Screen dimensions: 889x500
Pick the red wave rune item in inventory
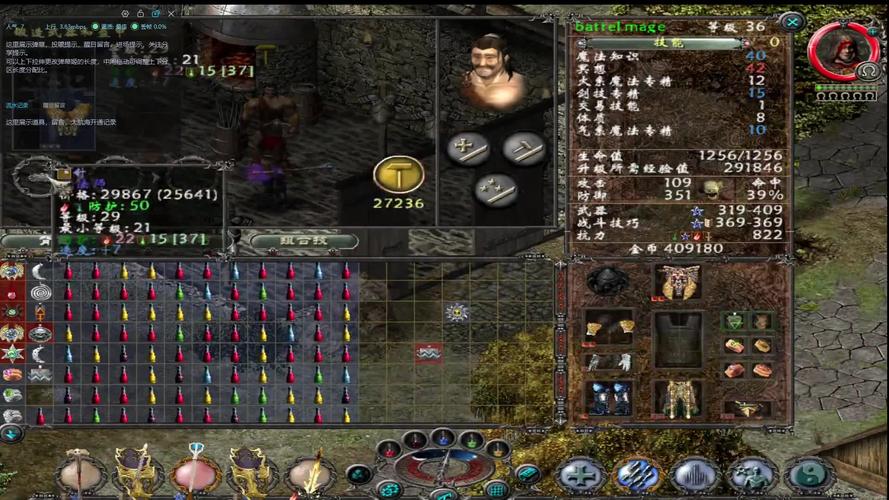pyautogui.click(x=429, y=352)
